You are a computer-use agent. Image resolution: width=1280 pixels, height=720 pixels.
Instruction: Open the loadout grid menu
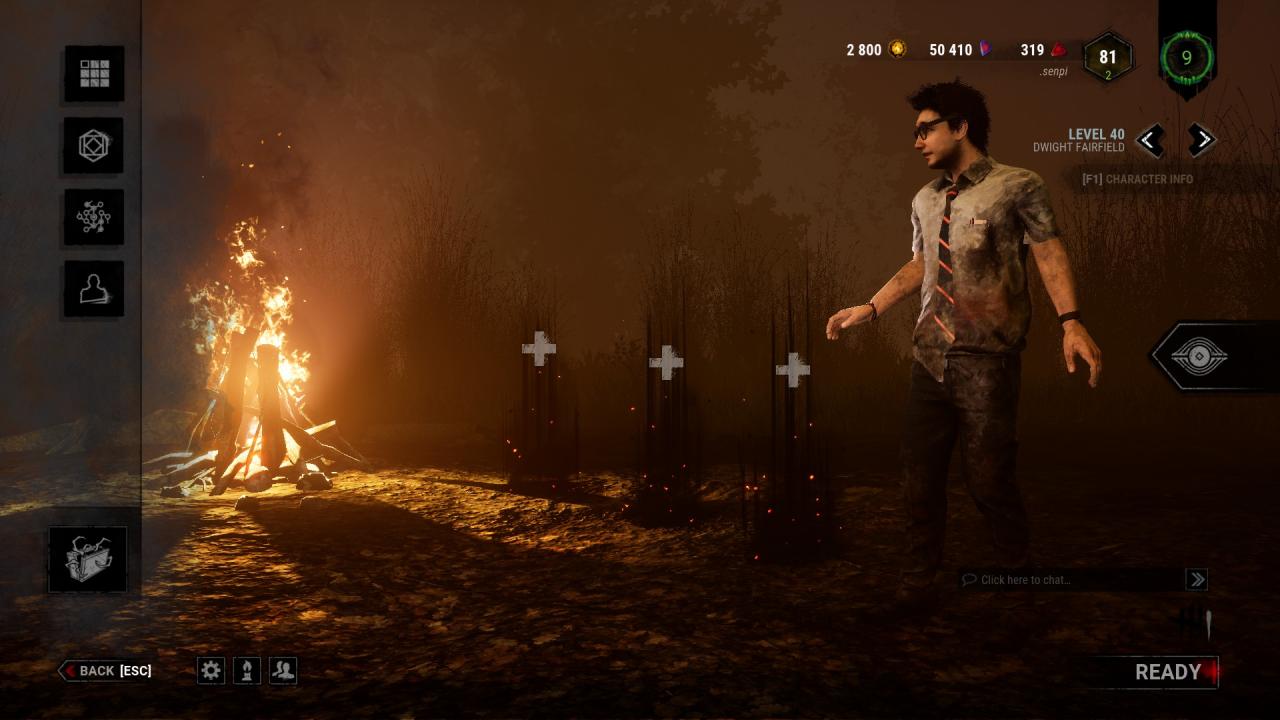(x=95, y=73)
